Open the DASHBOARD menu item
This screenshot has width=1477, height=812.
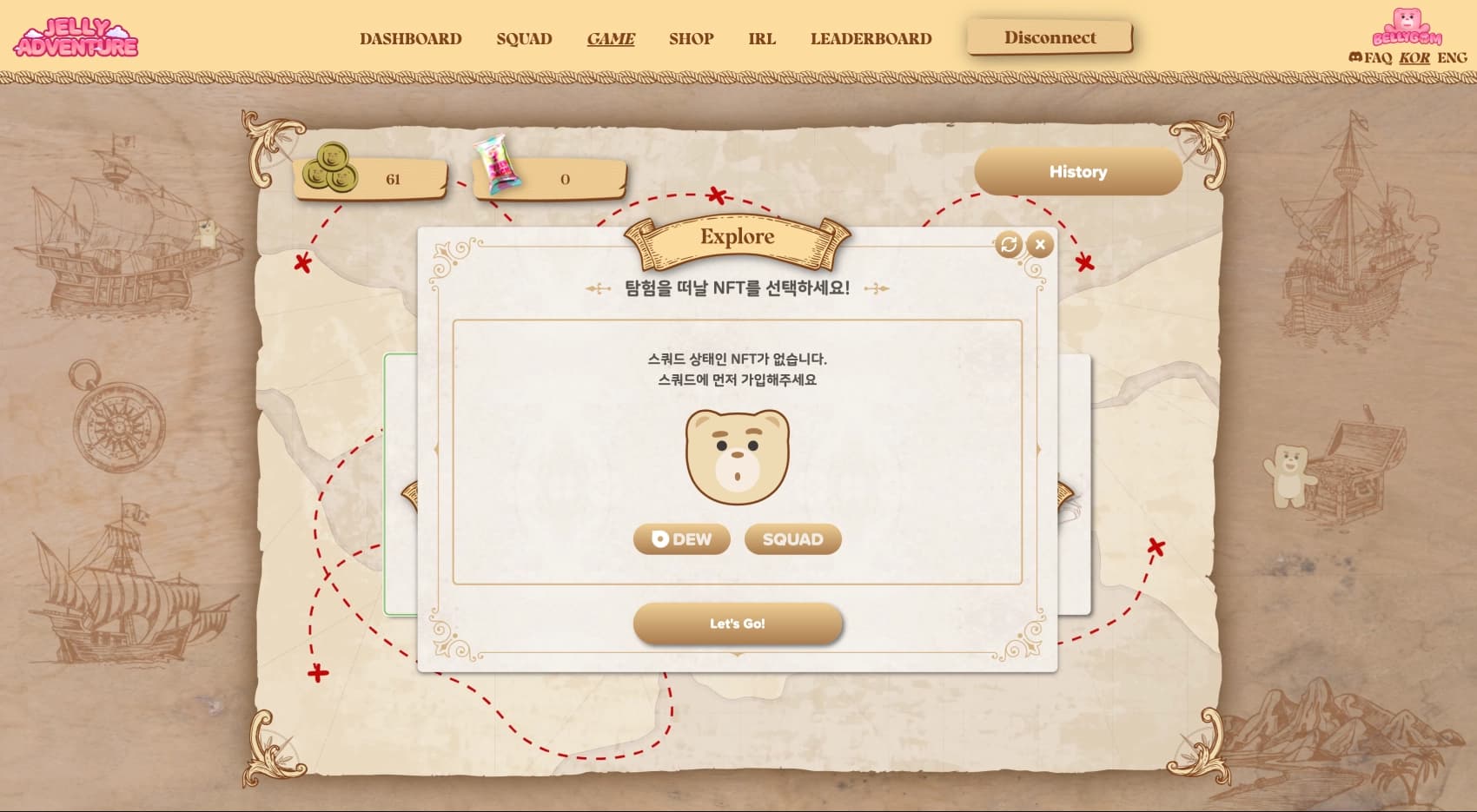[x=410, y=38]
